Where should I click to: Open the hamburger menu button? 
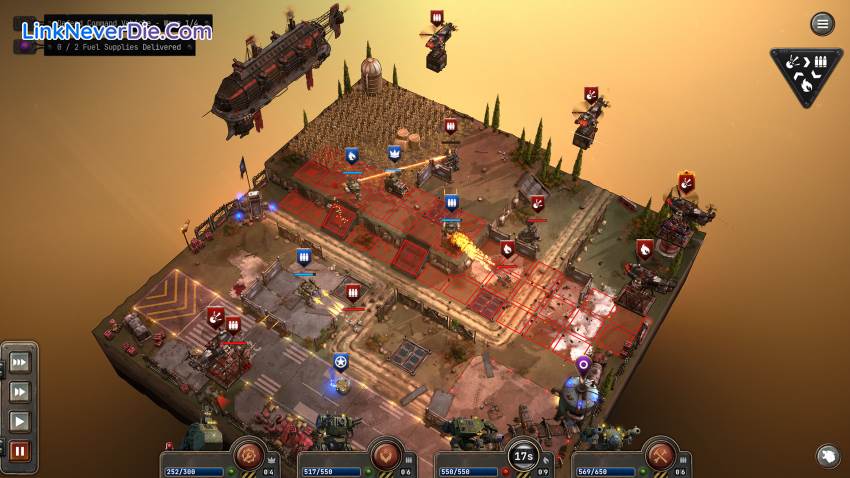tap(822, 23)
